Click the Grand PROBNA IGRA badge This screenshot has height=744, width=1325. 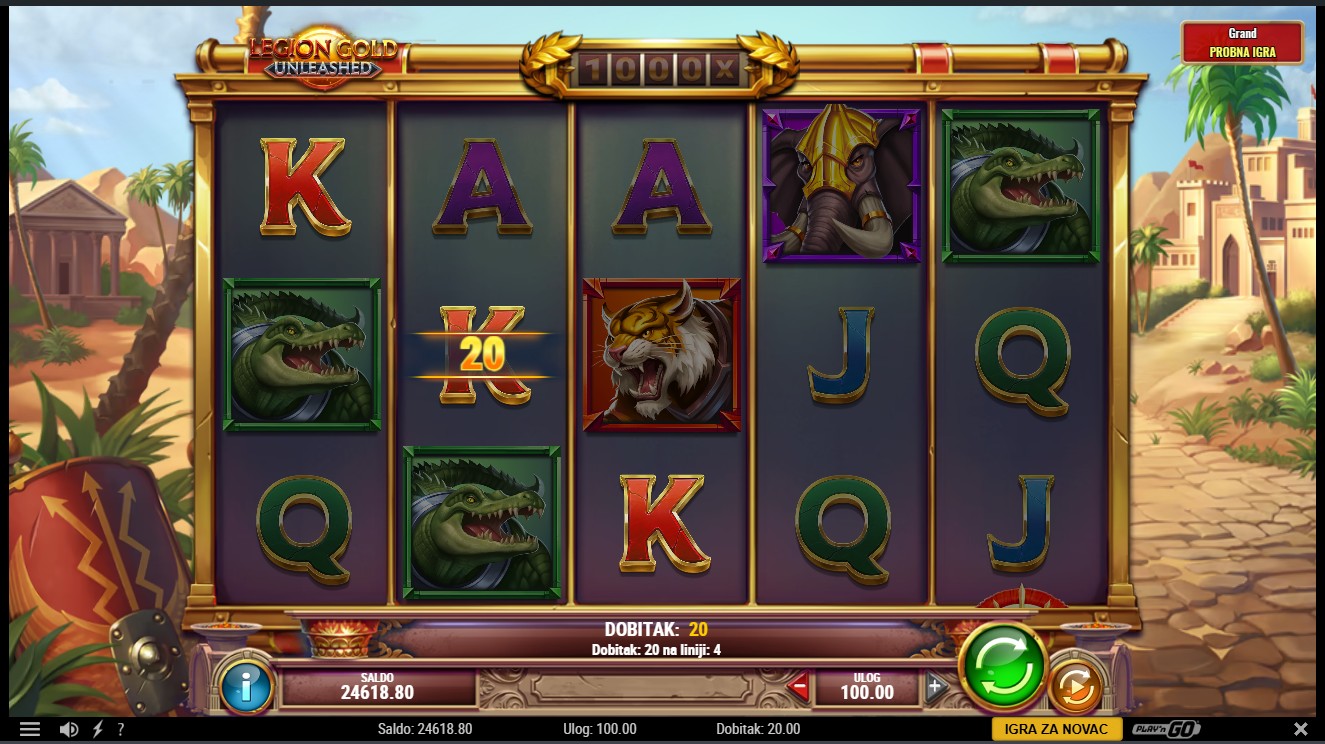click(1242, 43)
